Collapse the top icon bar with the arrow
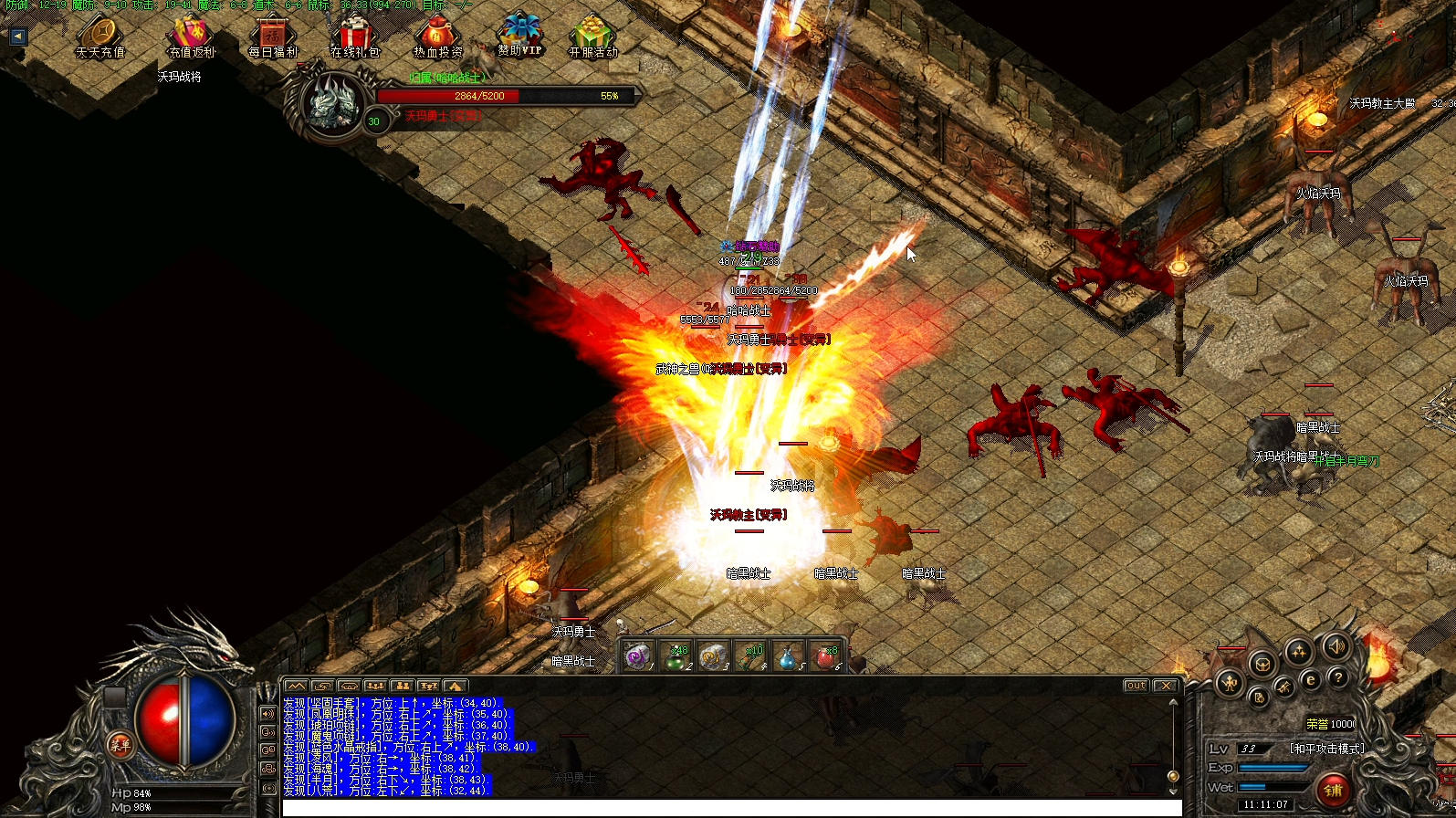The image size is (1456, 818). coord(17,37)
